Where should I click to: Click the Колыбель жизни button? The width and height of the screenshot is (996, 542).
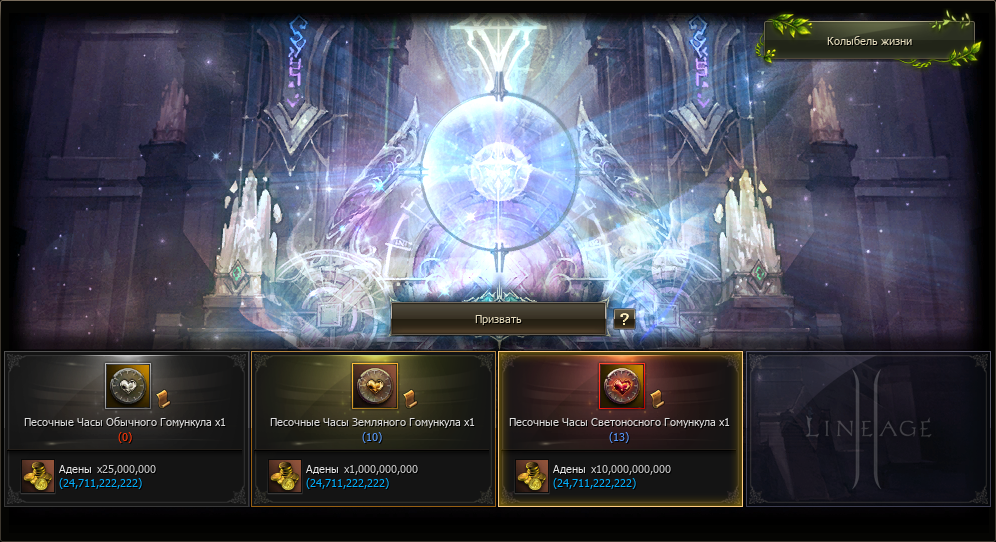[x=868, y=42]
